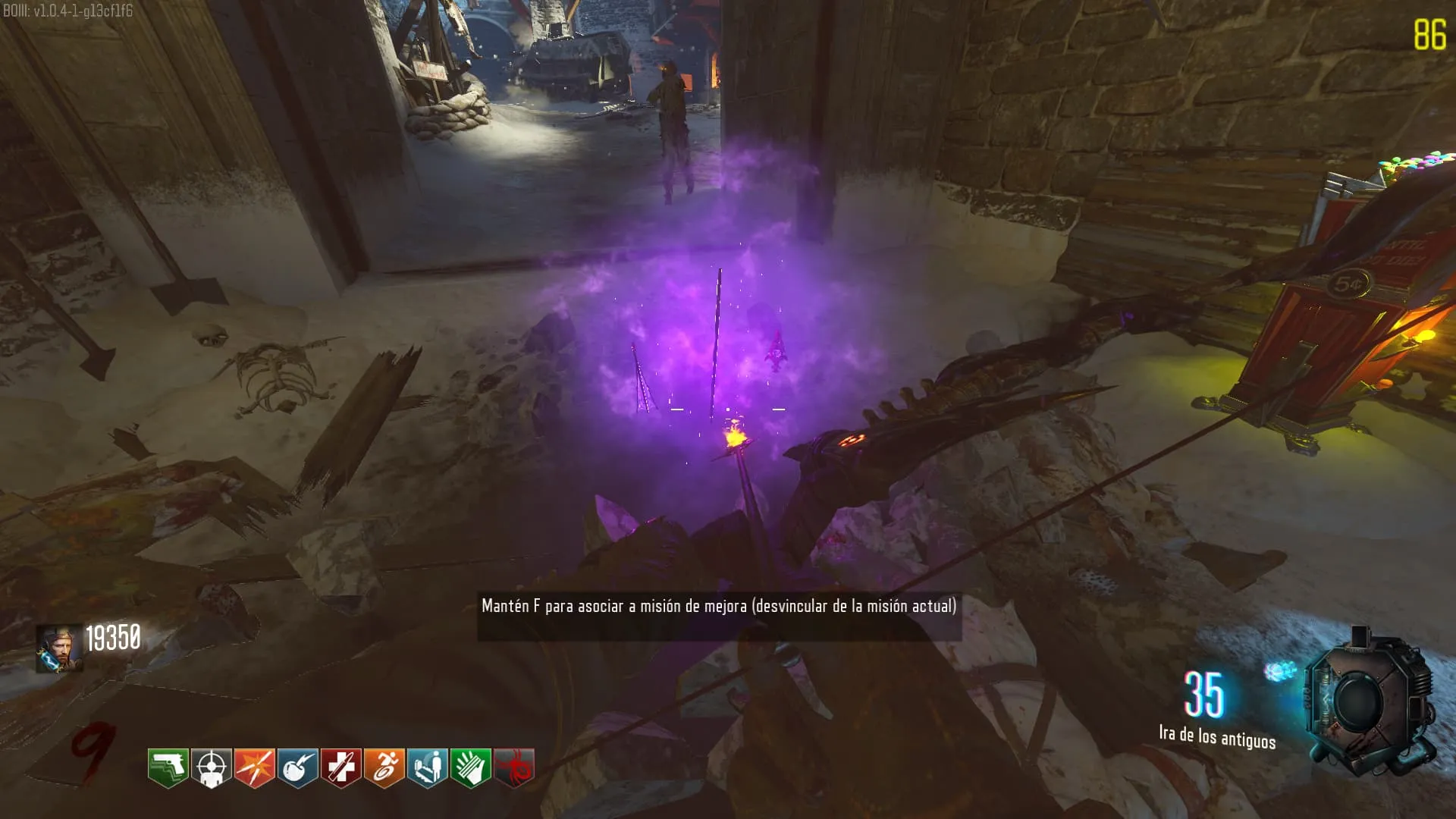Select the blue monkey bomb grenade icon
Image resolution: width=1456 pixels, height=819 pixels.
(x=1280, y=671)
